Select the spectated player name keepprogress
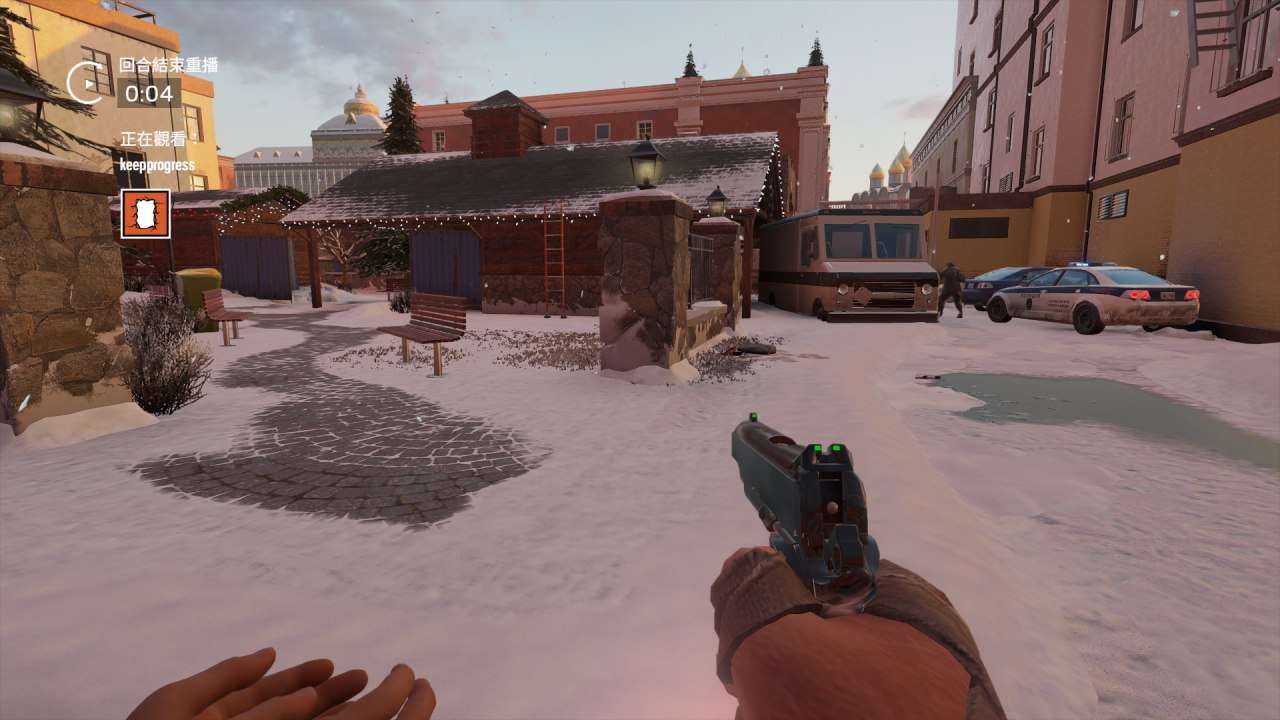Screen dimensions: 1280x720 coord(157,165)
